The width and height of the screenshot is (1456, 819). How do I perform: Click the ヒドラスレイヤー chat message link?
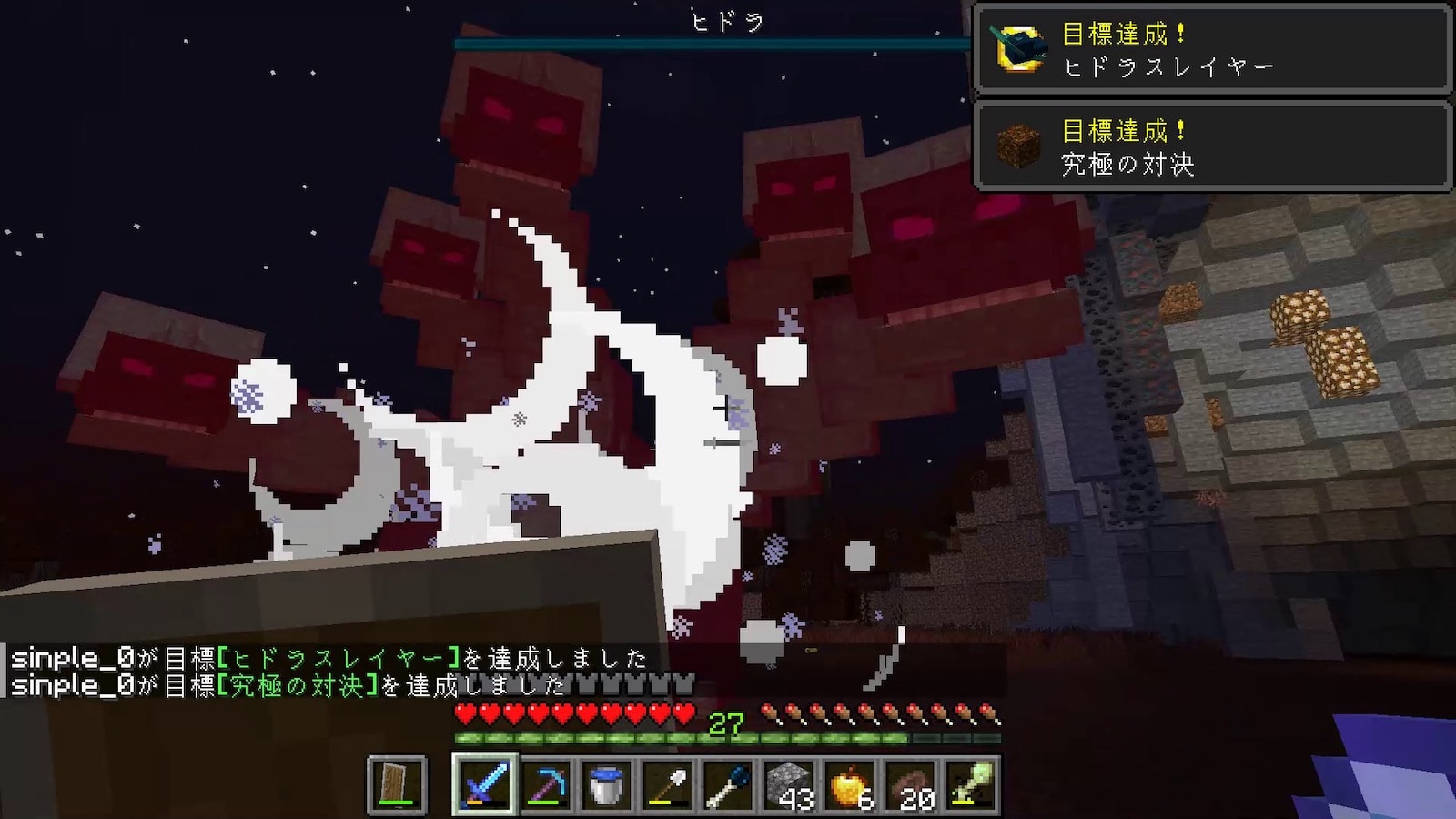pyautogui.click(x=340, y=658)
